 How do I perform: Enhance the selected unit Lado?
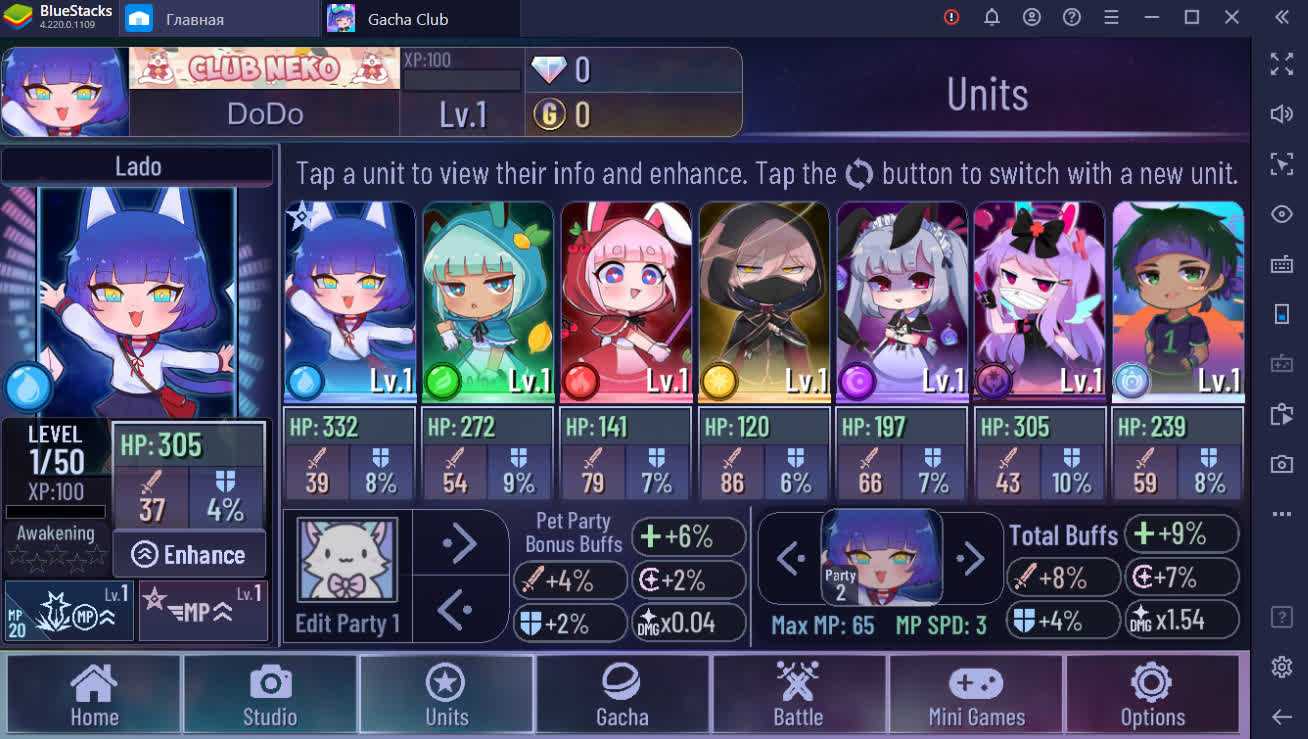(190, 555)
